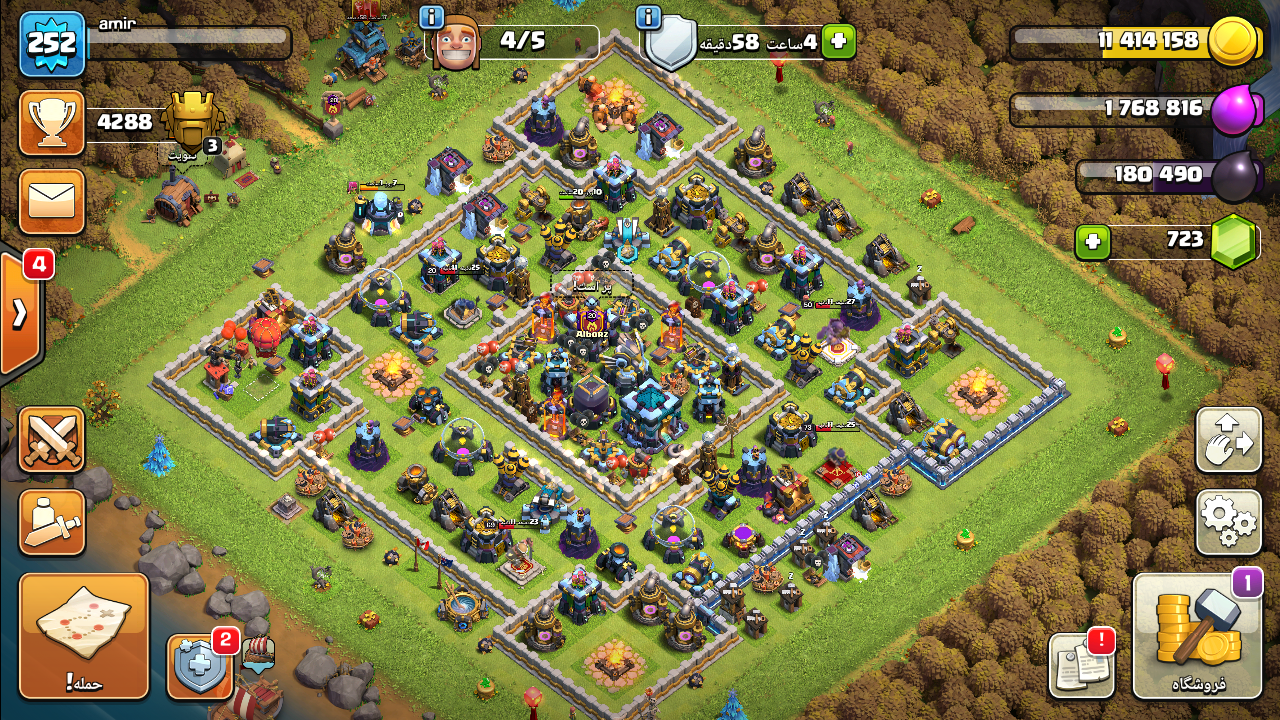Add shield time with green plus
The width and height of the screenshot is (1280, 720).
838,41
